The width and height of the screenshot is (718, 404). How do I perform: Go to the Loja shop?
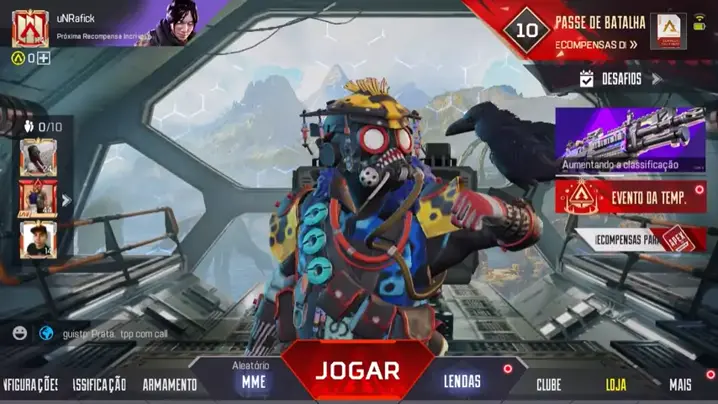pyautogui.click(x=617, y=384)
